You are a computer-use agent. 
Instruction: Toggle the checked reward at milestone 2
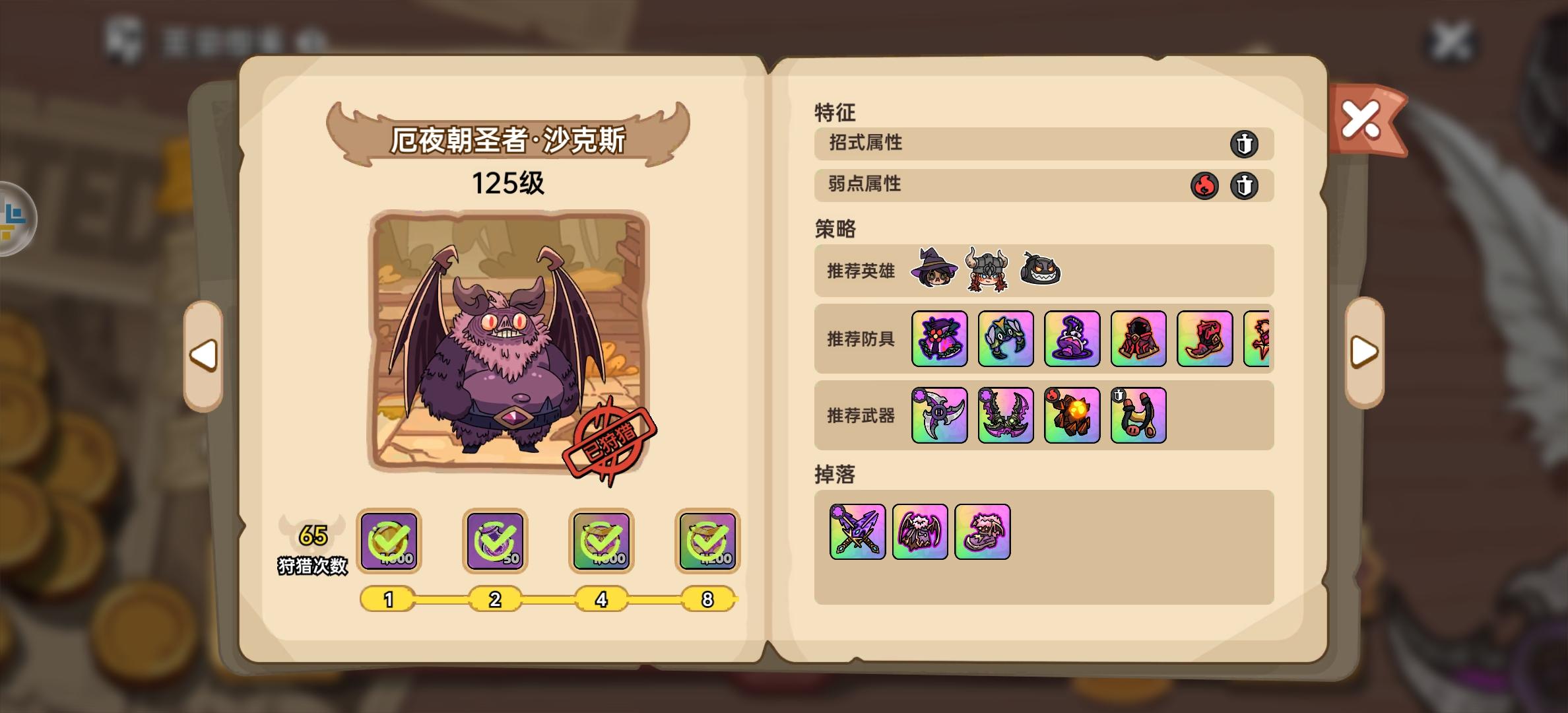[x=495, y=541]
